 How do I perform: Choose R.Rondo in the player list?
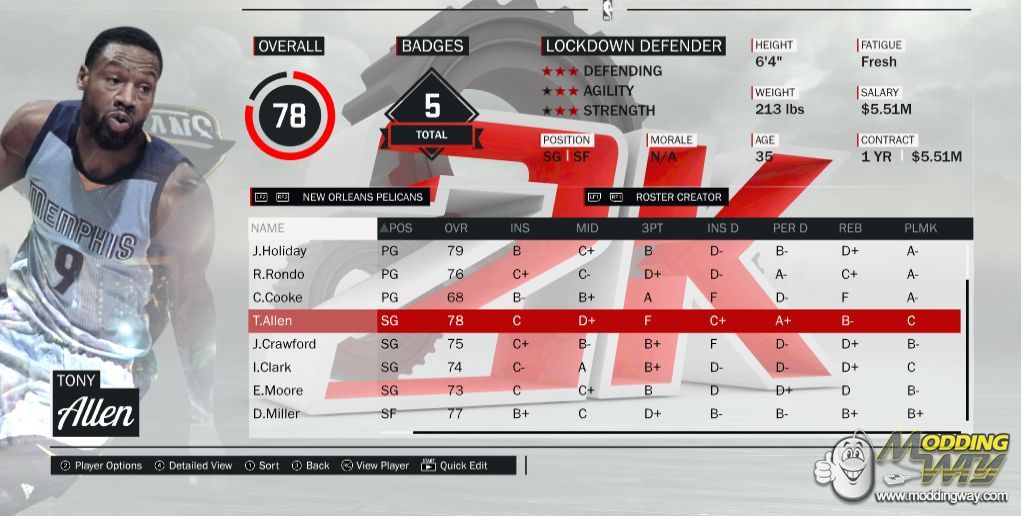click(x=277, y=274)
